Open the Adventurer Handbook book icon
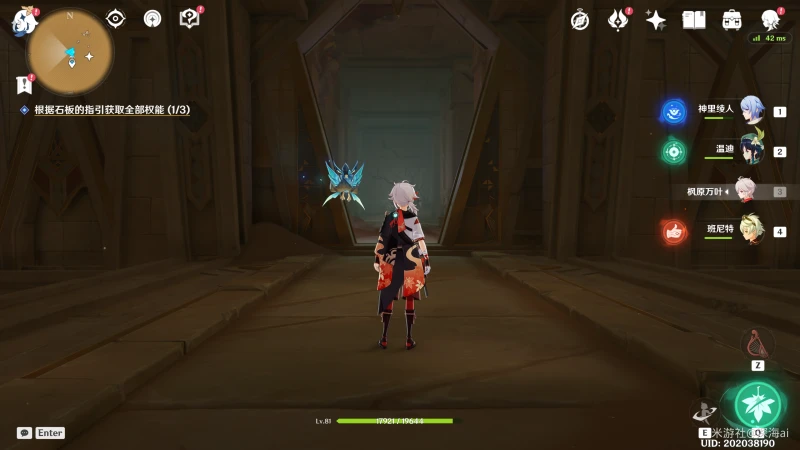This screenshot has width=800, height=450. coord(694,20)
